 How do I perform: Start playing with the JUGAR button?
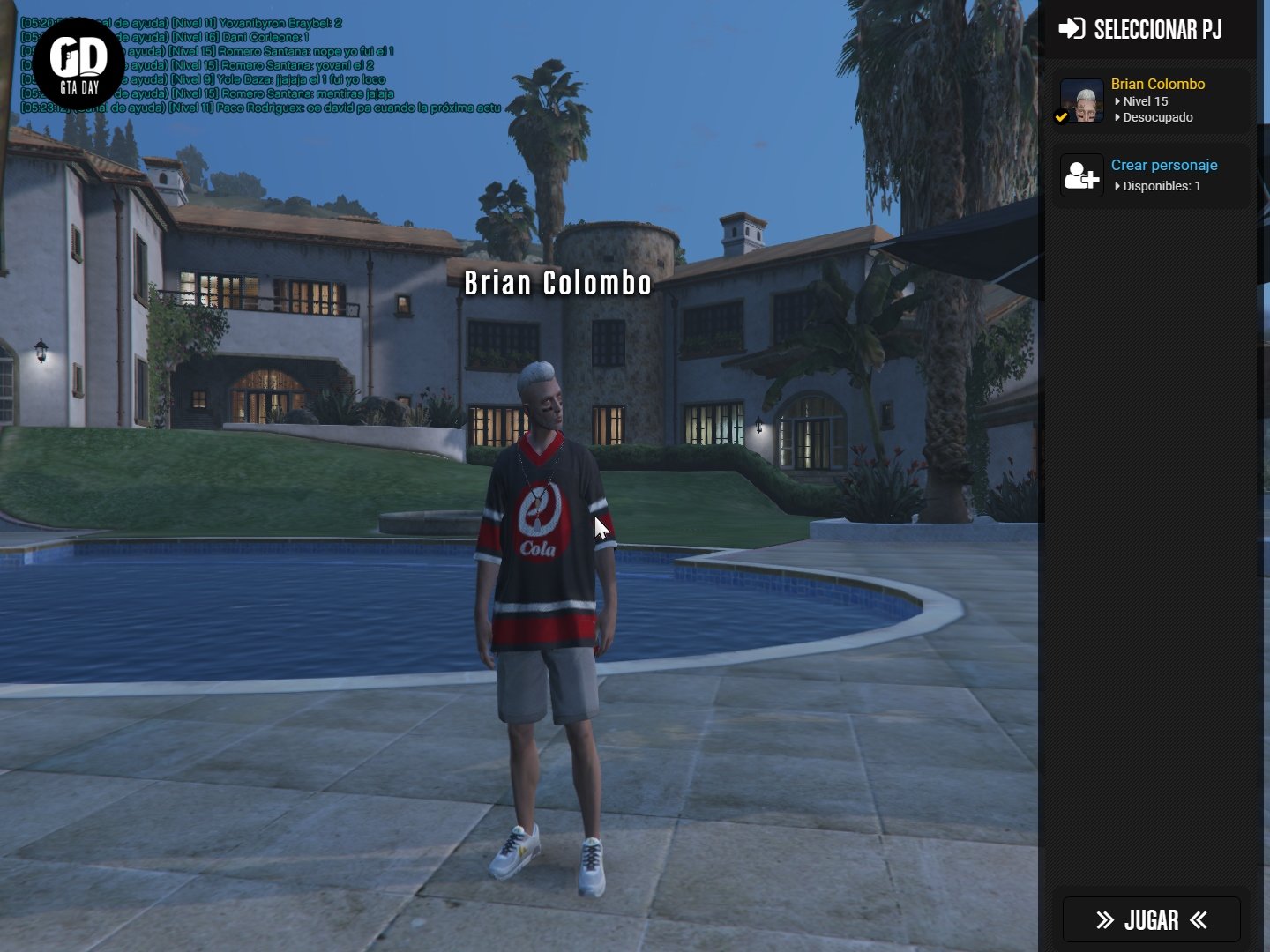tap(1151, 920)
